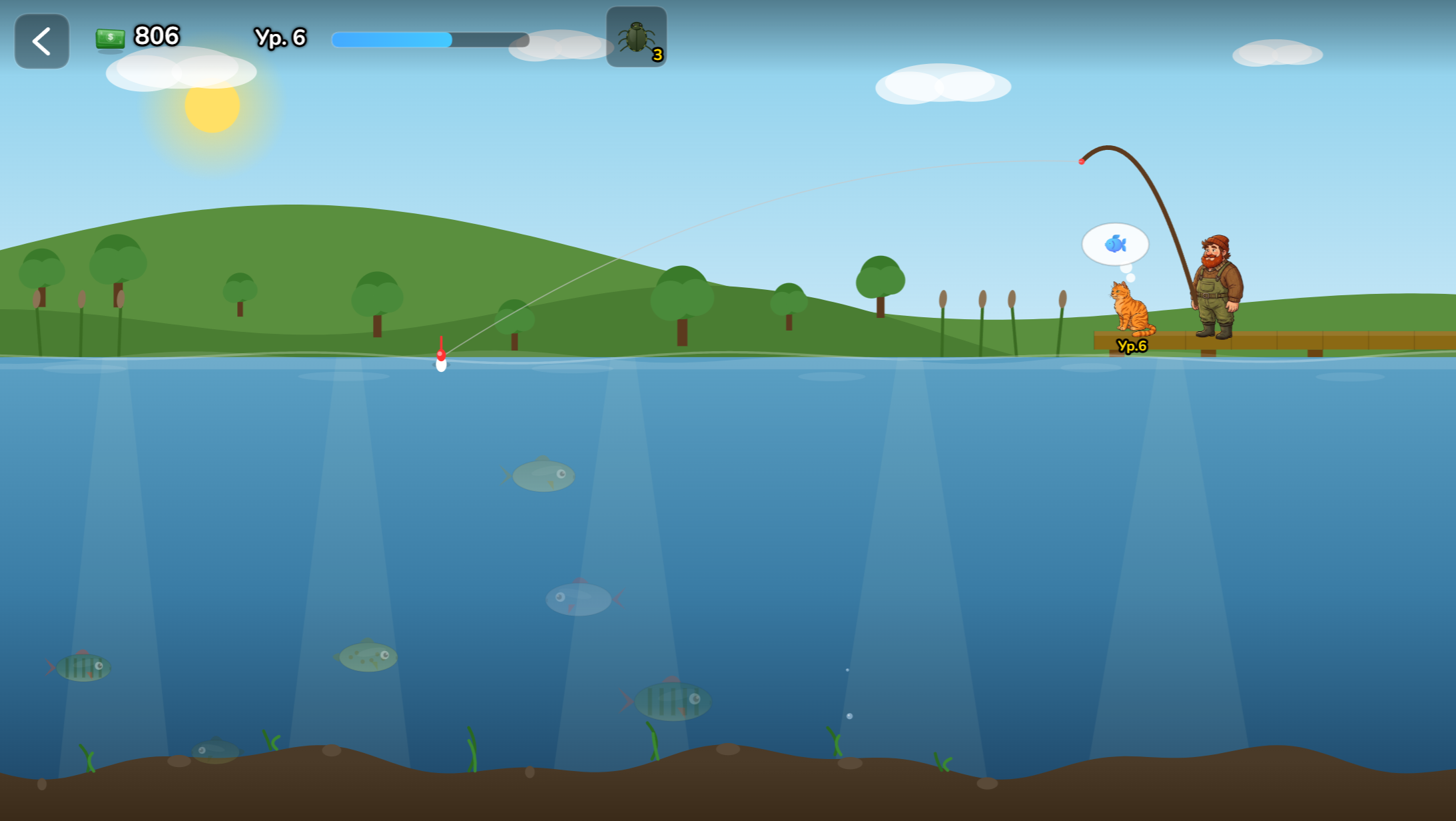Click the bait count badge showing 3

click(657, 56)
